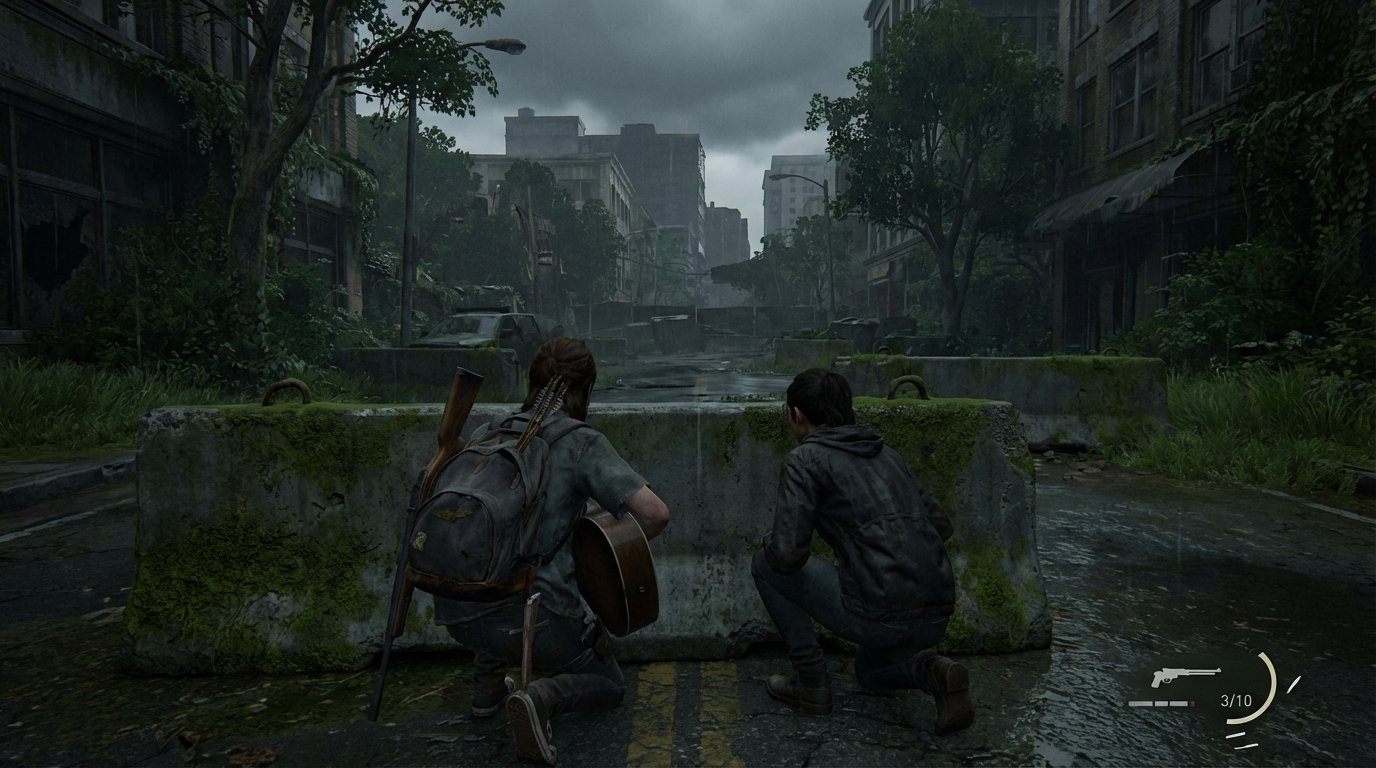This screenshot has width=1376, height=768.
Task: Click the lower tick marks under the weapon arc
Action: 1243,740
